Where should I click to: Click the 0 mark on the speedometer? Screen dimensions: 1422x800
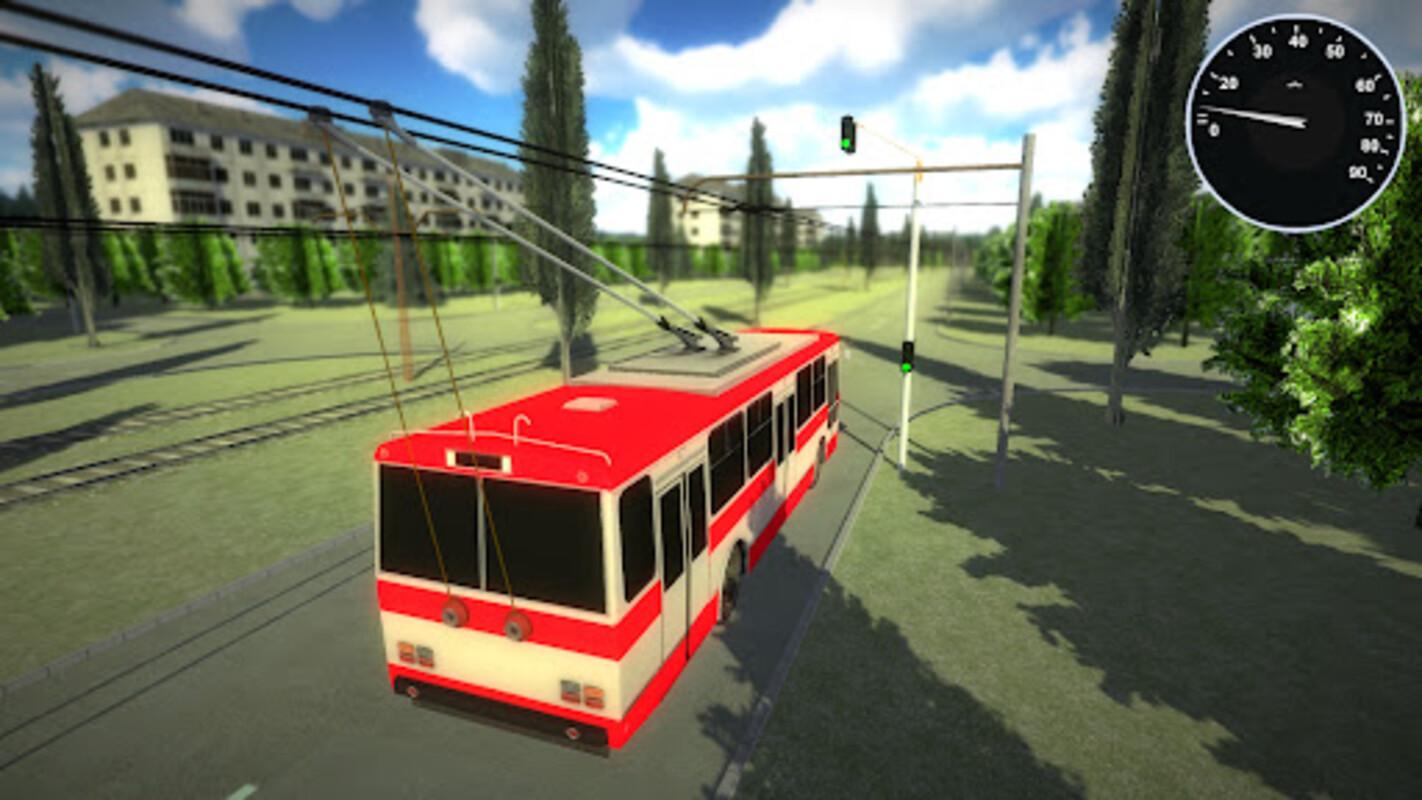point(1214,129)
